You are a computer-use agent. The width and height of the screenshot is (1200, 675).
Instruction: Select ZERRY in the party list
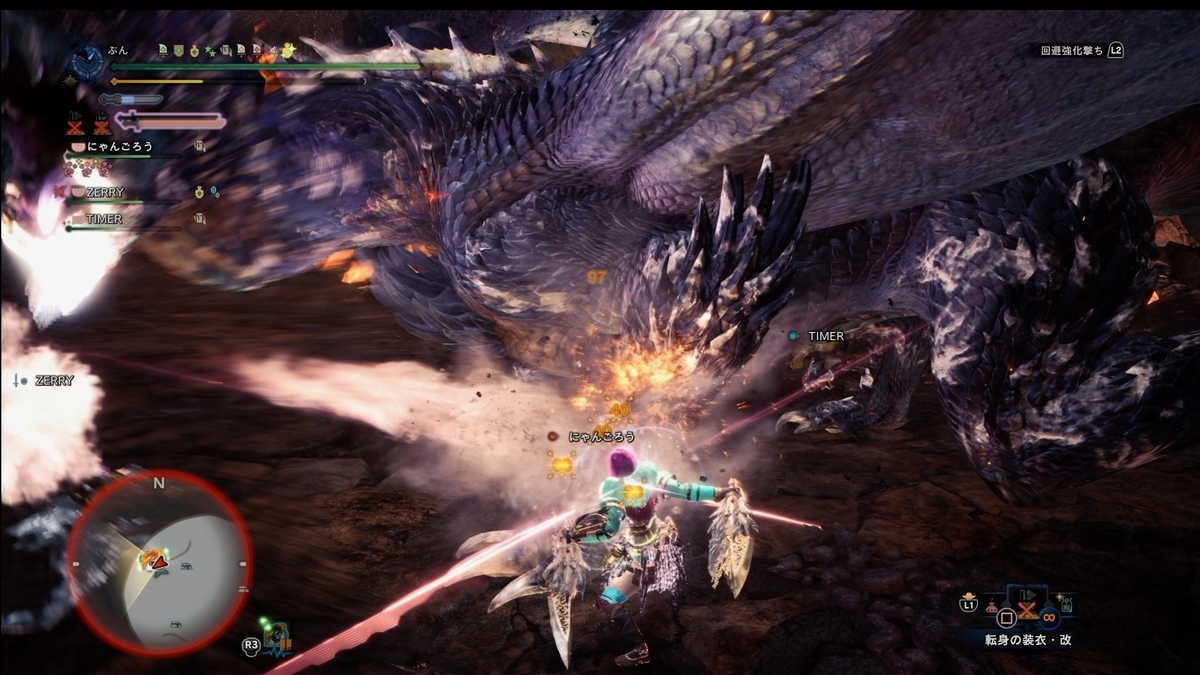point(104,192)
